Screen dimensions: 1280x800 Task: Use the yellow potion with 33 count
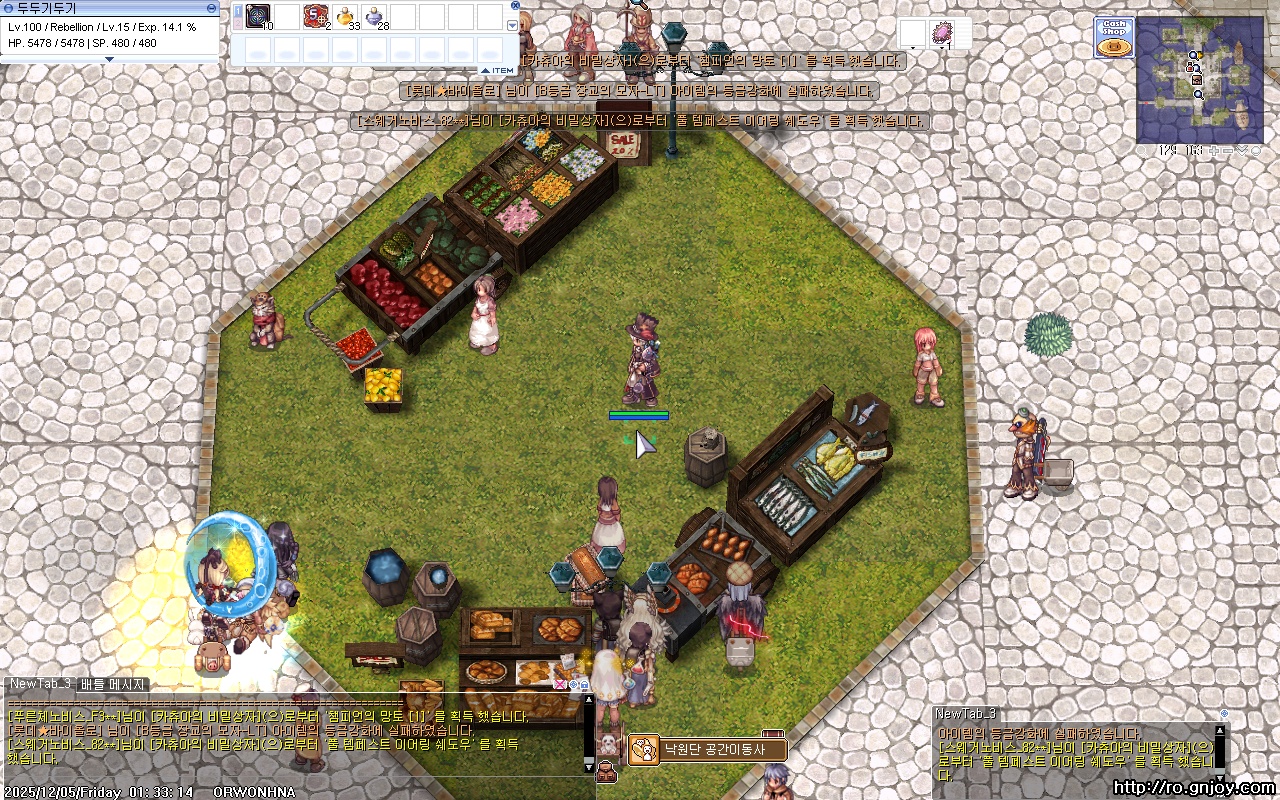click(346, 16)
